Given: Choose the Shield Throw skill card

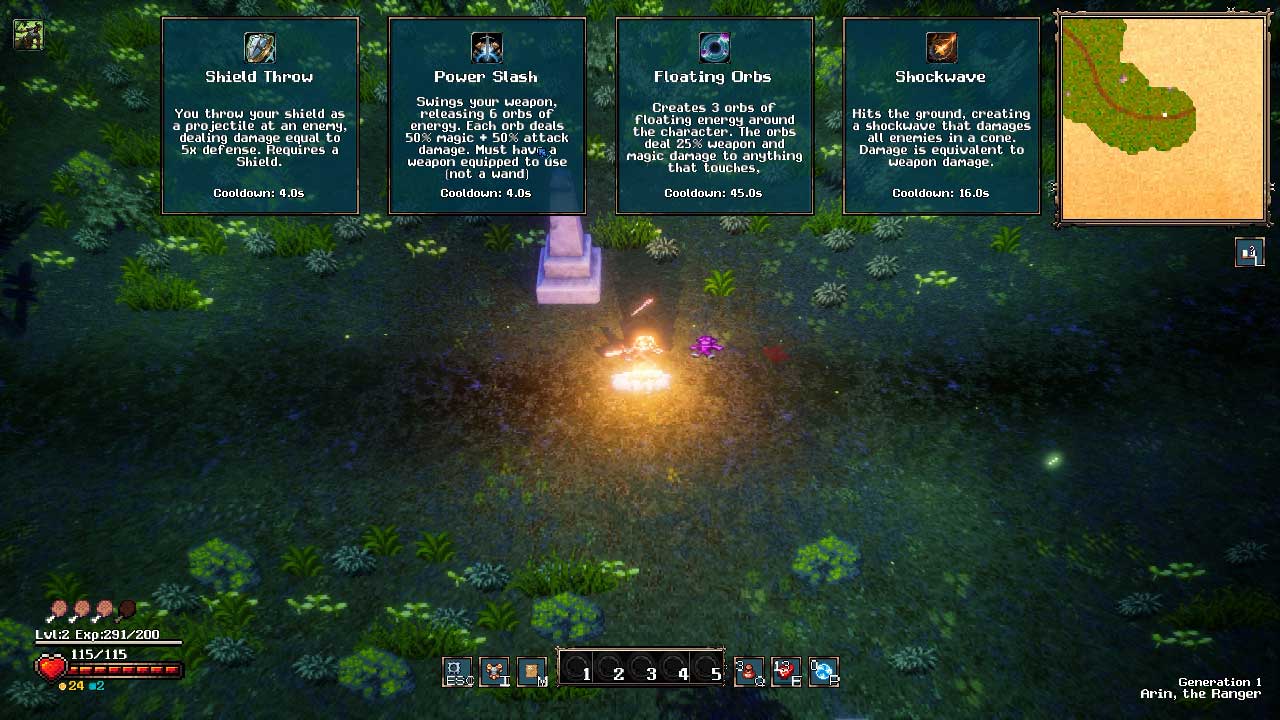Looking at the screenshot, I should (x=260, y=116).
